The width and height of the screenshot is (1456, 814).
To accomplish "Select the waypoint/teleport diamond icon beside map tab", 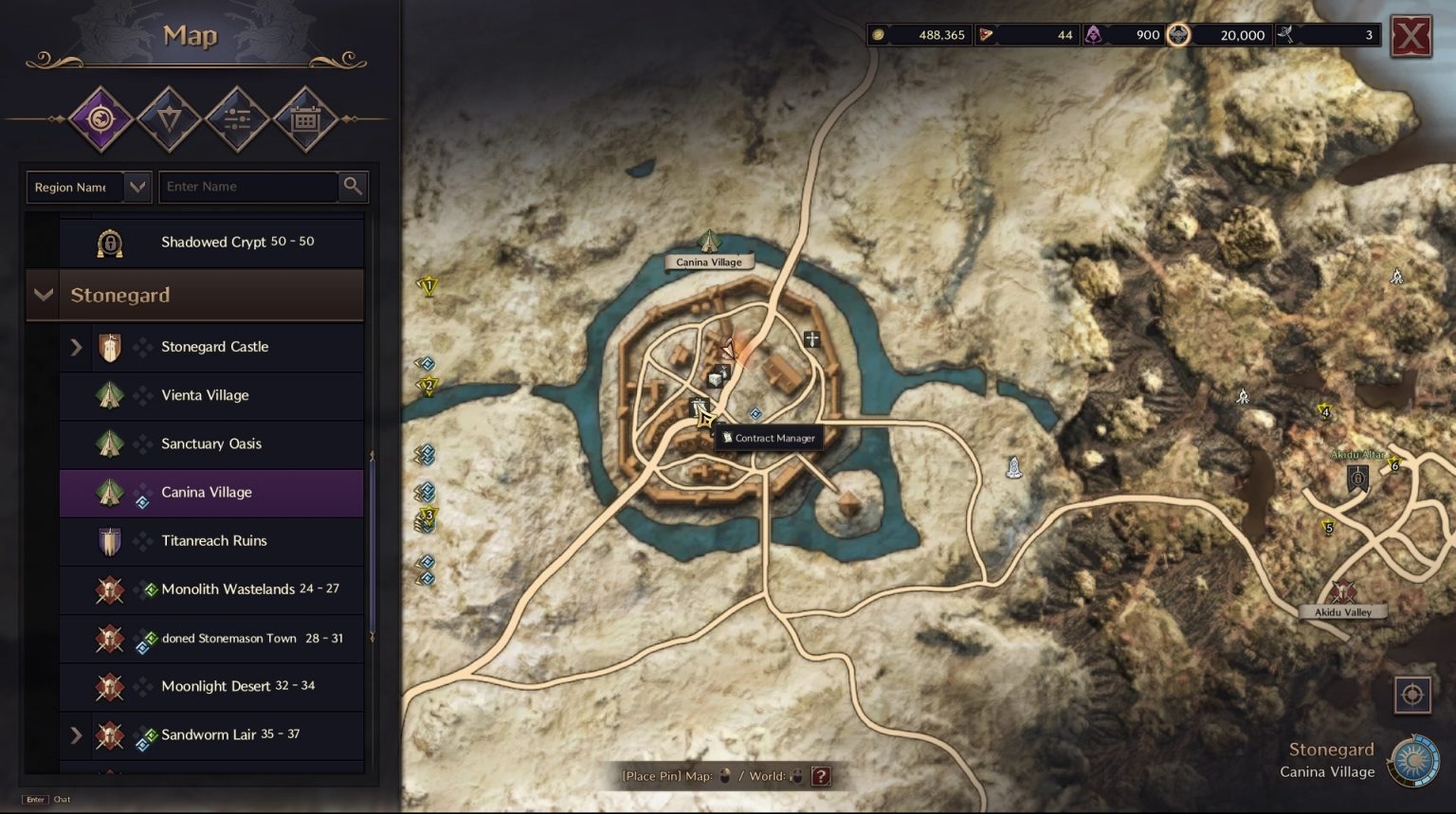I will click(170, 118).
